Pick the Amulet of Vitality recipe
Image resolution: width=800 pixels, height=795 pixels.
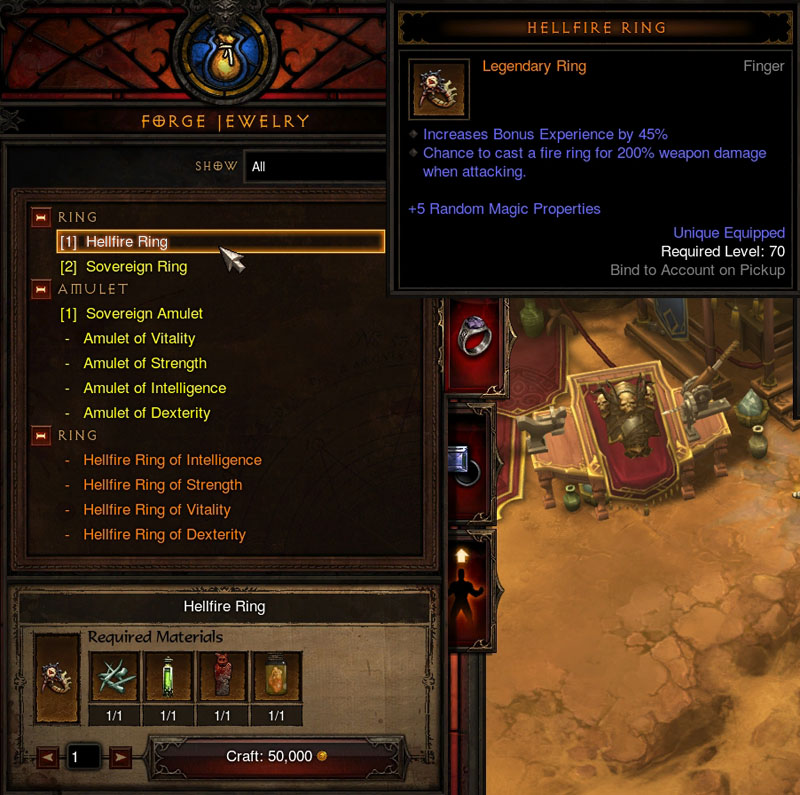click(x=139, y=339)
